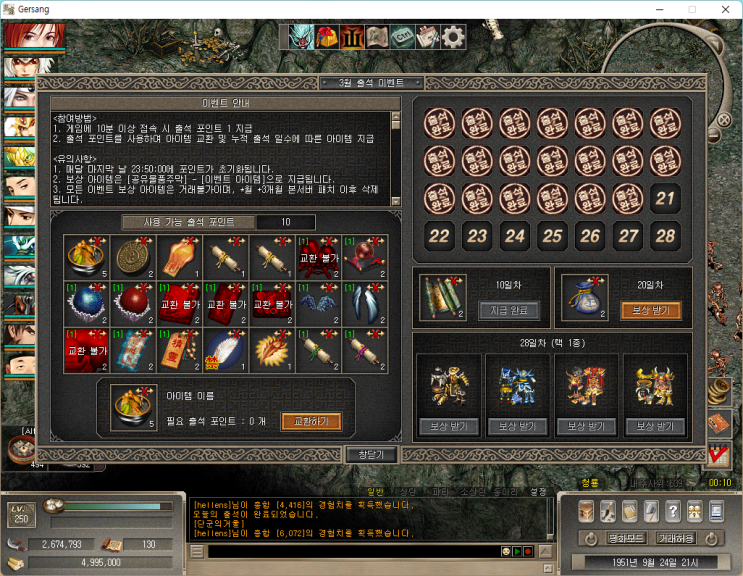743x576 pixels.
Task: Toggle the 평화모드 peace mode button
Action: pos(602,538)
